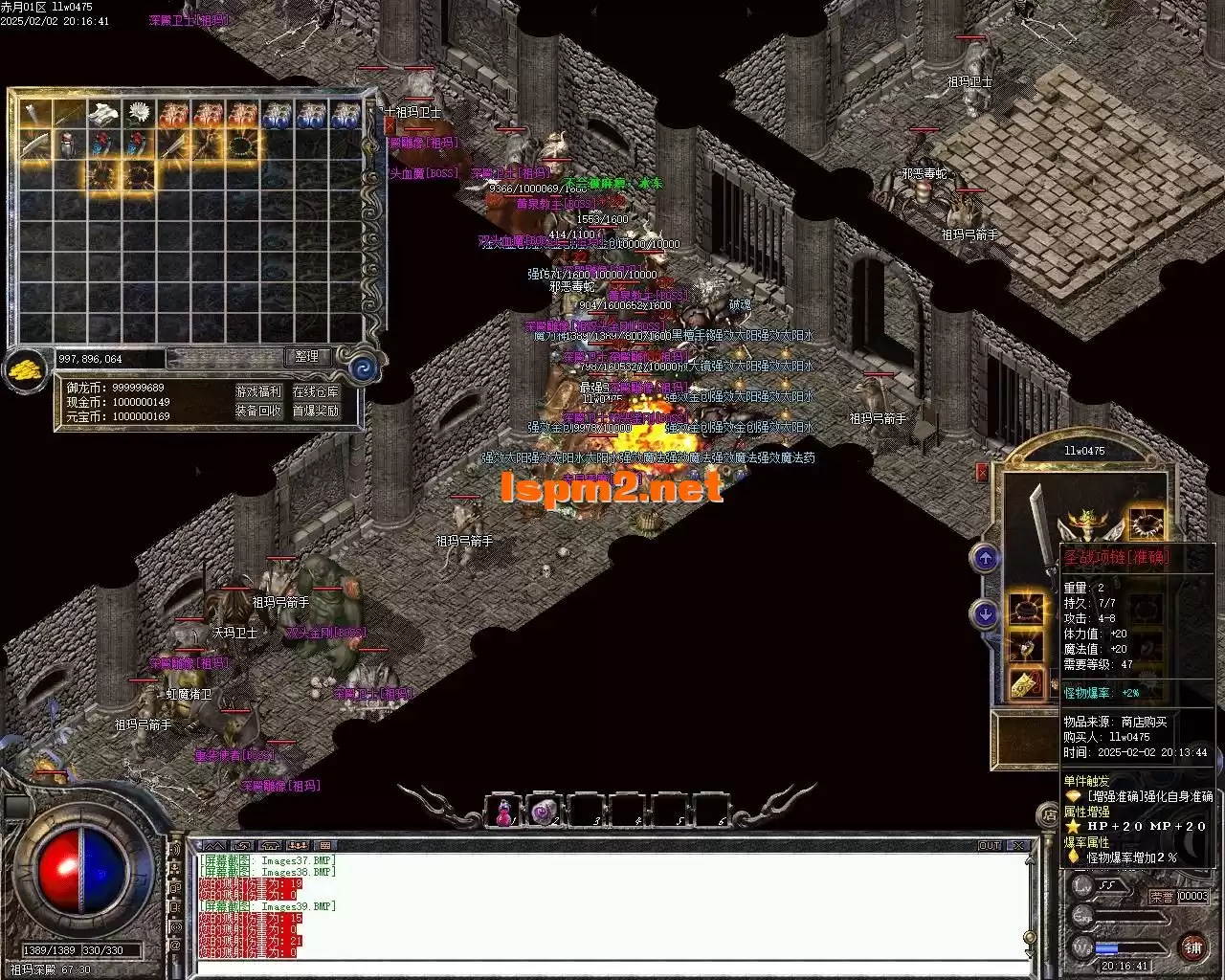1225x980 pixels.
Task: Select the white flower item in the bag
Action: tap(141, 114)
